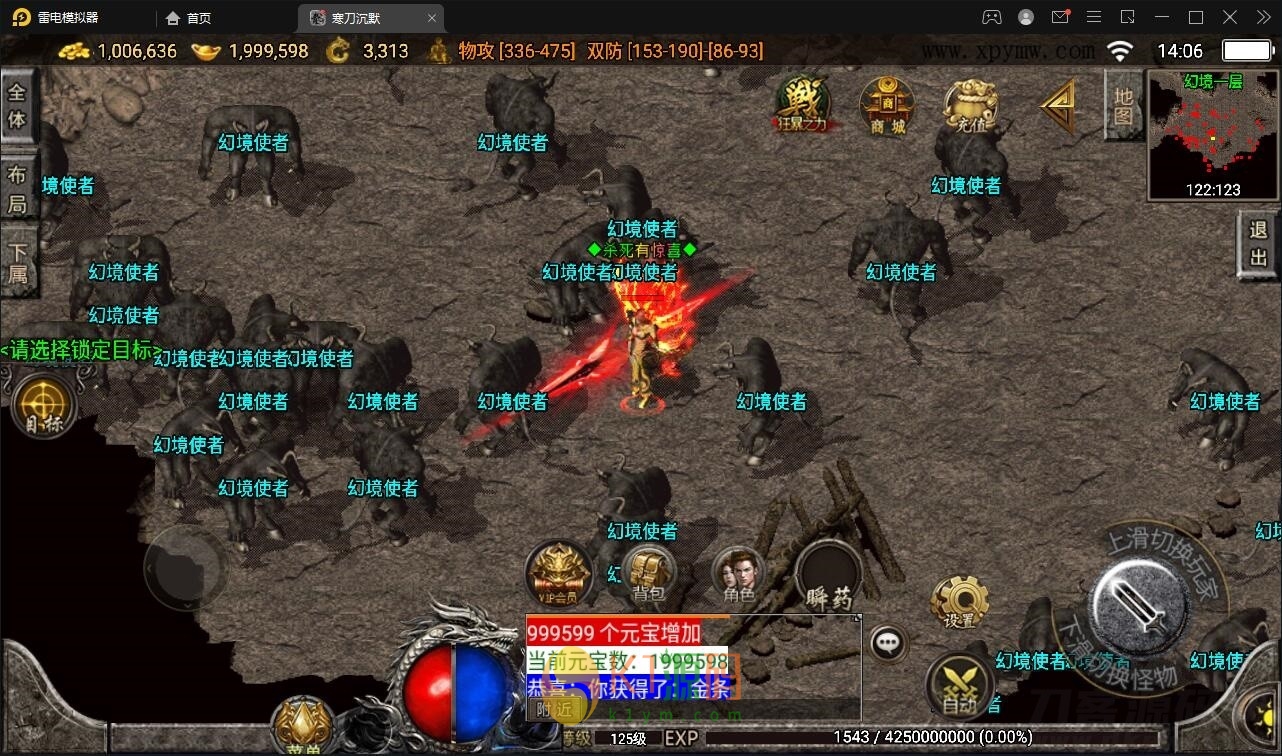1282x756 pixels.
Task: Open the VIP会员 menu
Action: coord(559,574)
